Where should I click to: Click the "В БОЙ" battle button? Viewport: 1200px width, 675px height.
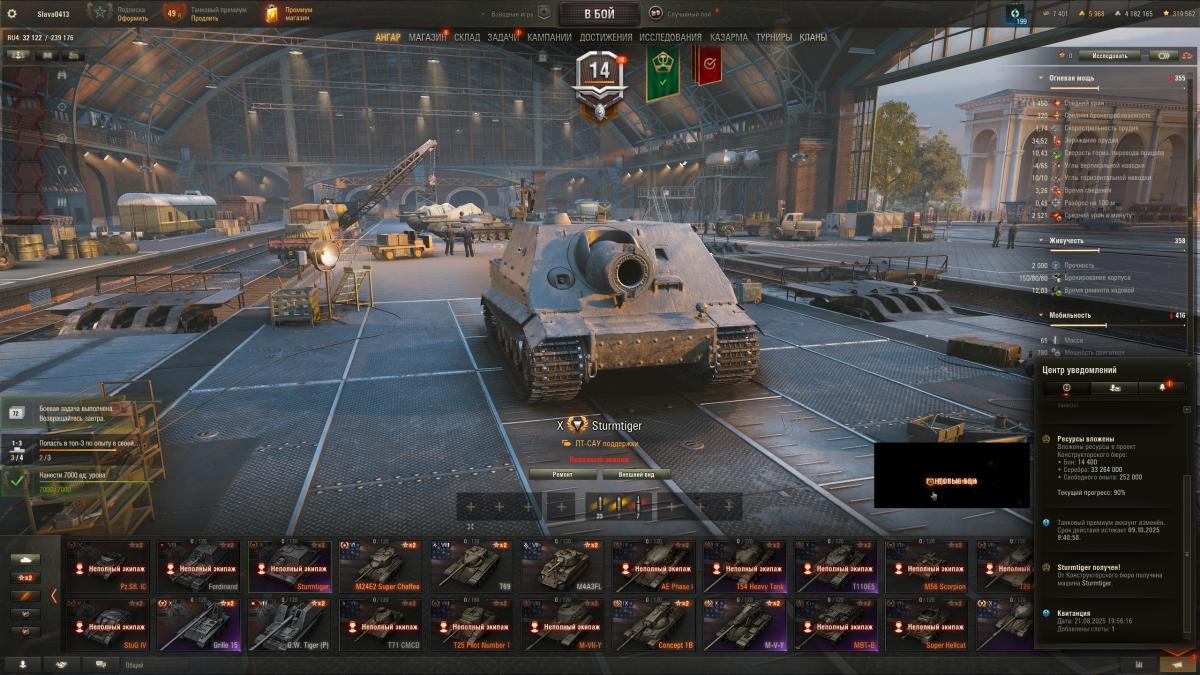point(600,13)
